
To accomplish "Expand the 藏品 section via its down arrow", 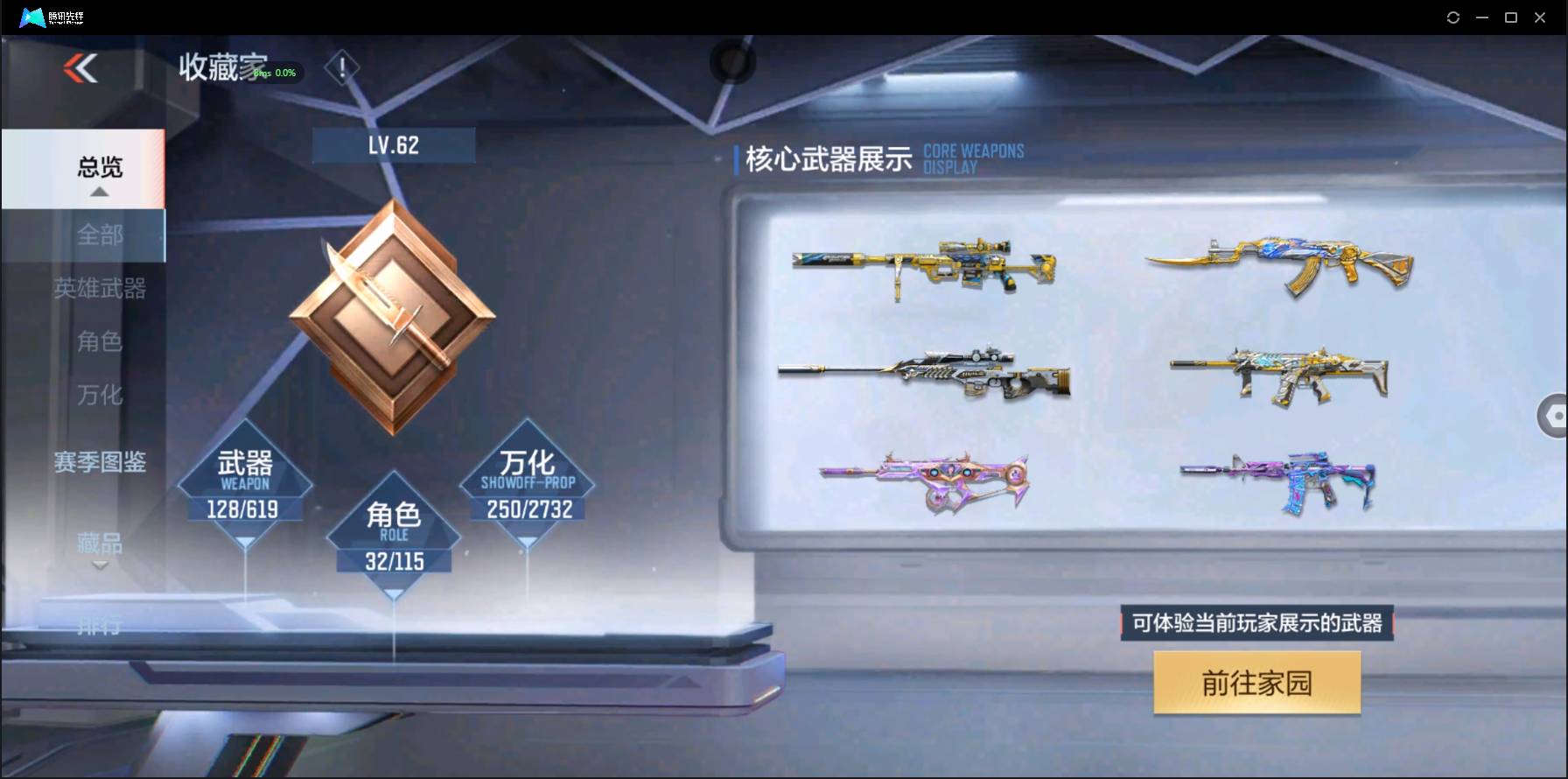I will [99, 565].
